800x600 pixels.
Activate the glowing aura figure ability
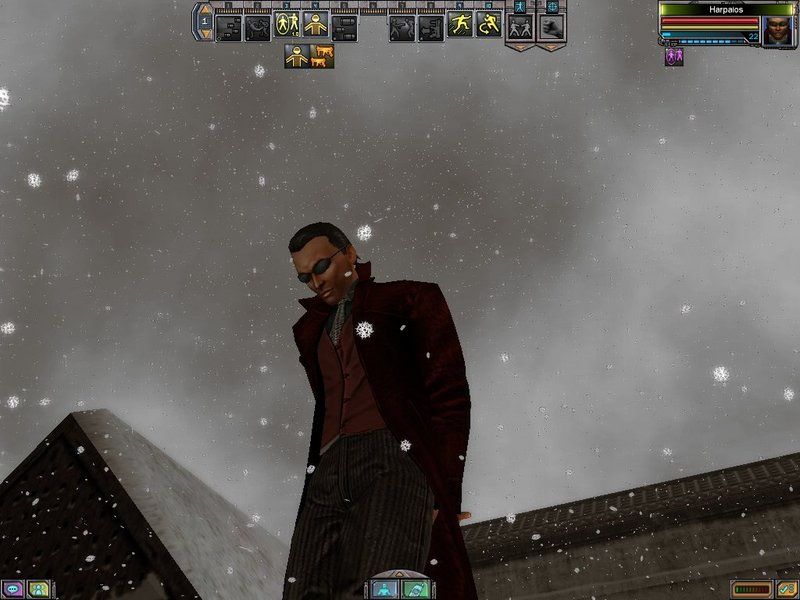(x=288, y=25)
